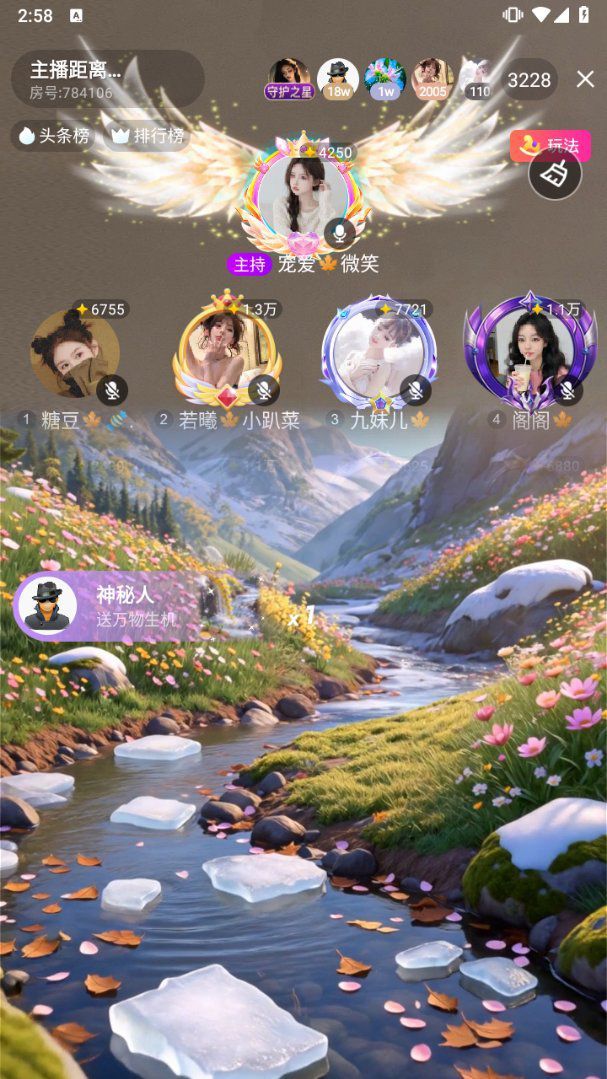Tap the 神秘人 gift notification banner
The height and width of the screenshot is (1079, 607).
pos(110,606)
